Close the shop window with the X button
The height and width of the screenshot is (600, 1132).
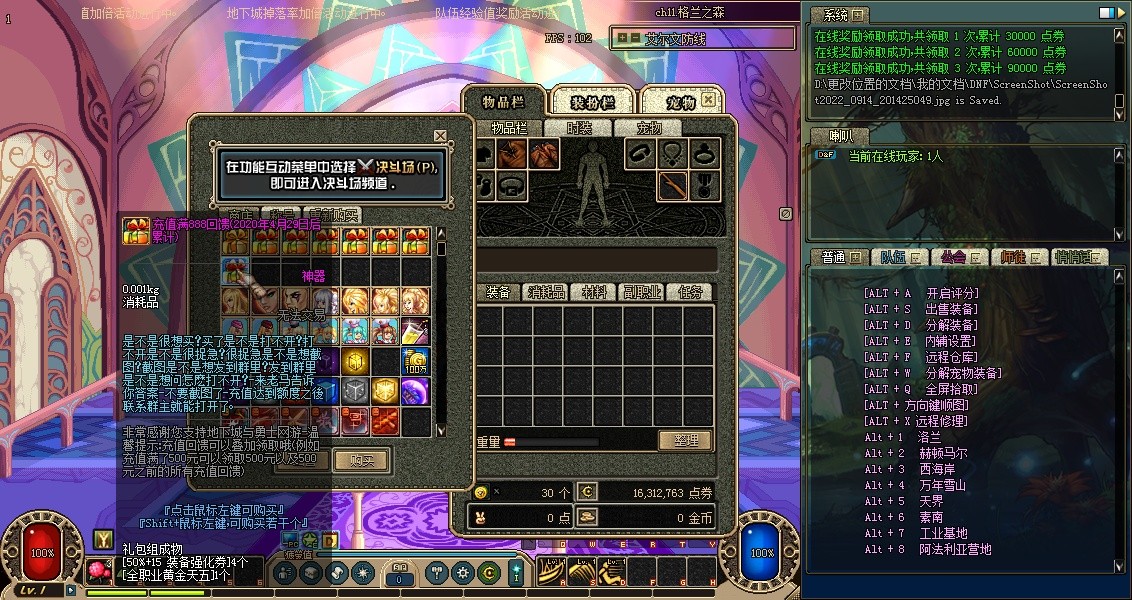[x=440, y=136]
